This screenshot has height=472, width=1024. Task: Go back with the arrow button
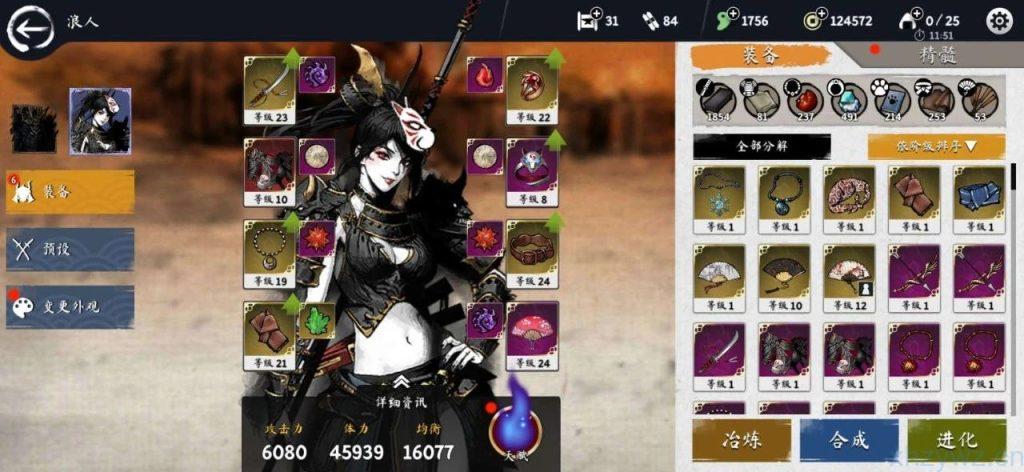pos(30,30)
